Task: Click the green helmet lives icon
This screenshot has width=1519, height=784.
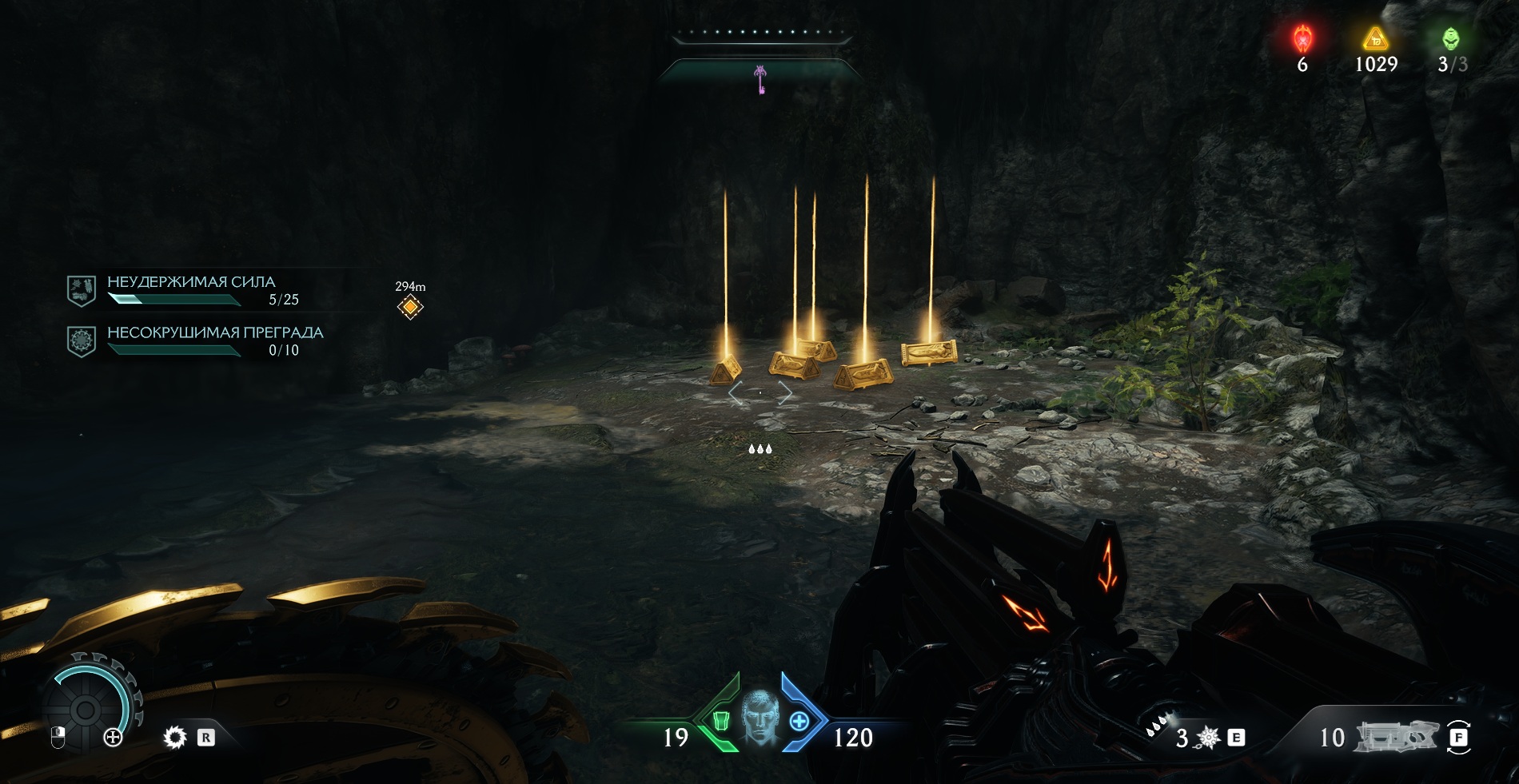Action: pos(1450,38)
